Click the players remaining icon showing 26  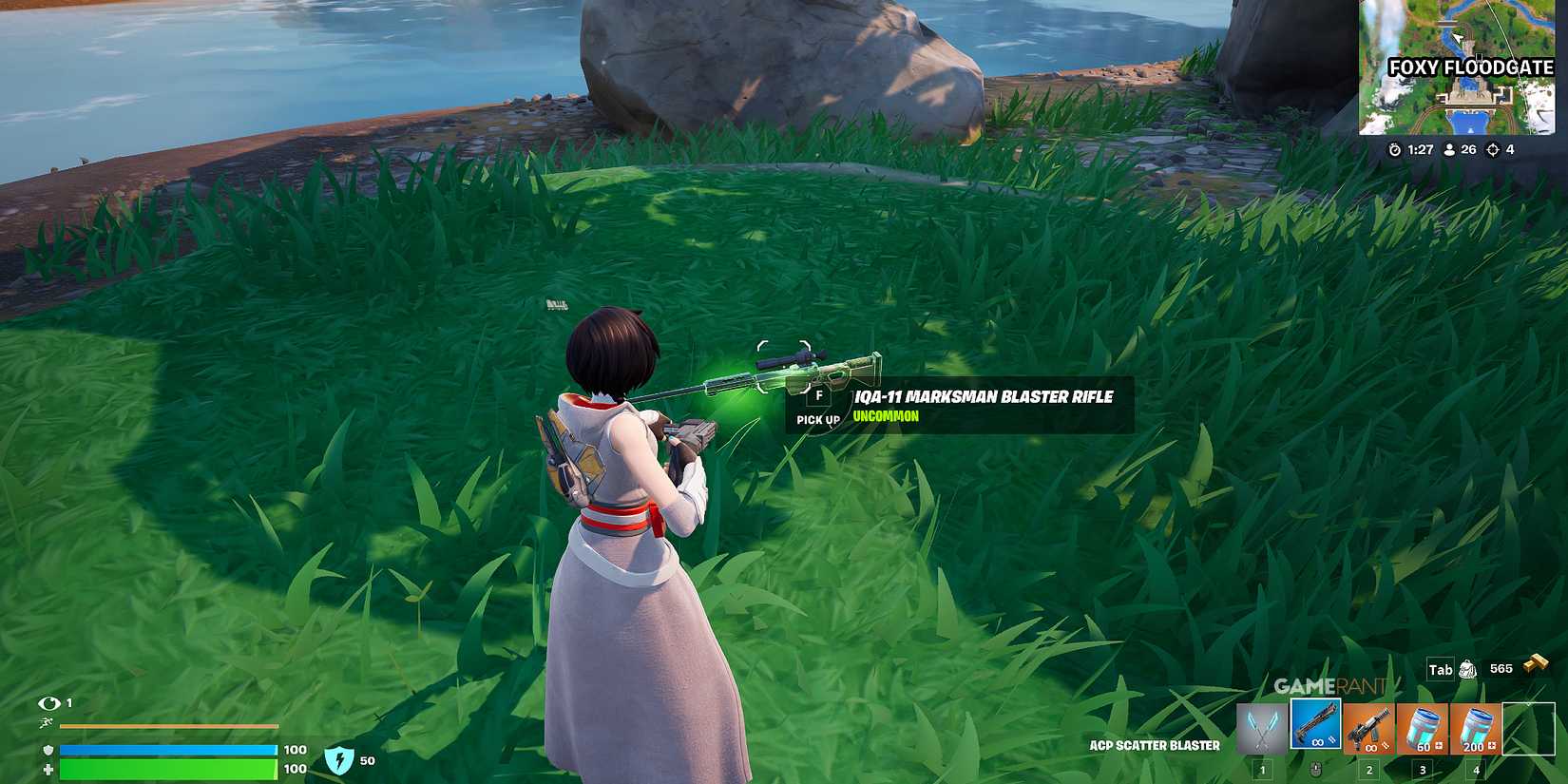(1449, 148)
